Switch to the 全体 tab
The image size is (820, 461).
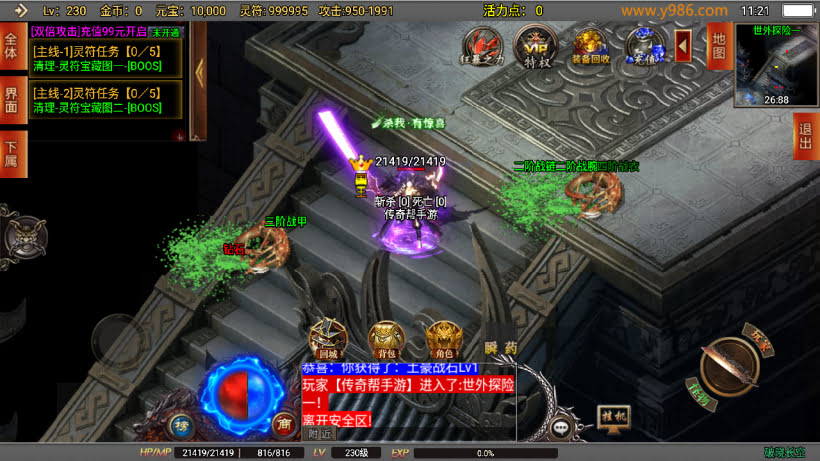11,47
